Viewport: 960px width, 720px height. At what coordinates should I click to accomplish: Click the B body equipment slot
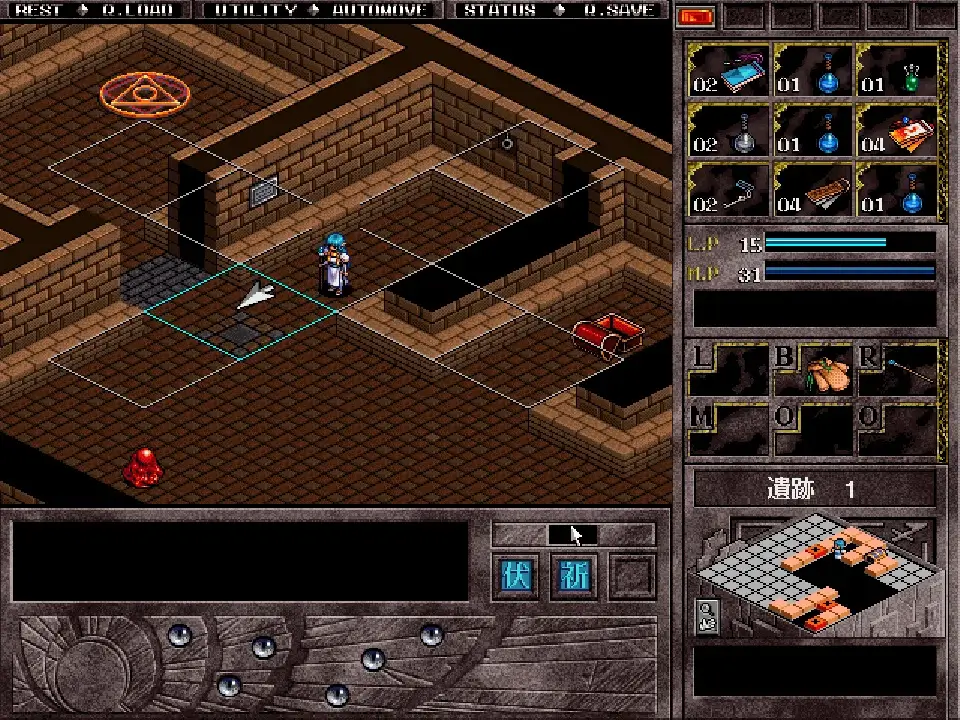tap(812, 370)
